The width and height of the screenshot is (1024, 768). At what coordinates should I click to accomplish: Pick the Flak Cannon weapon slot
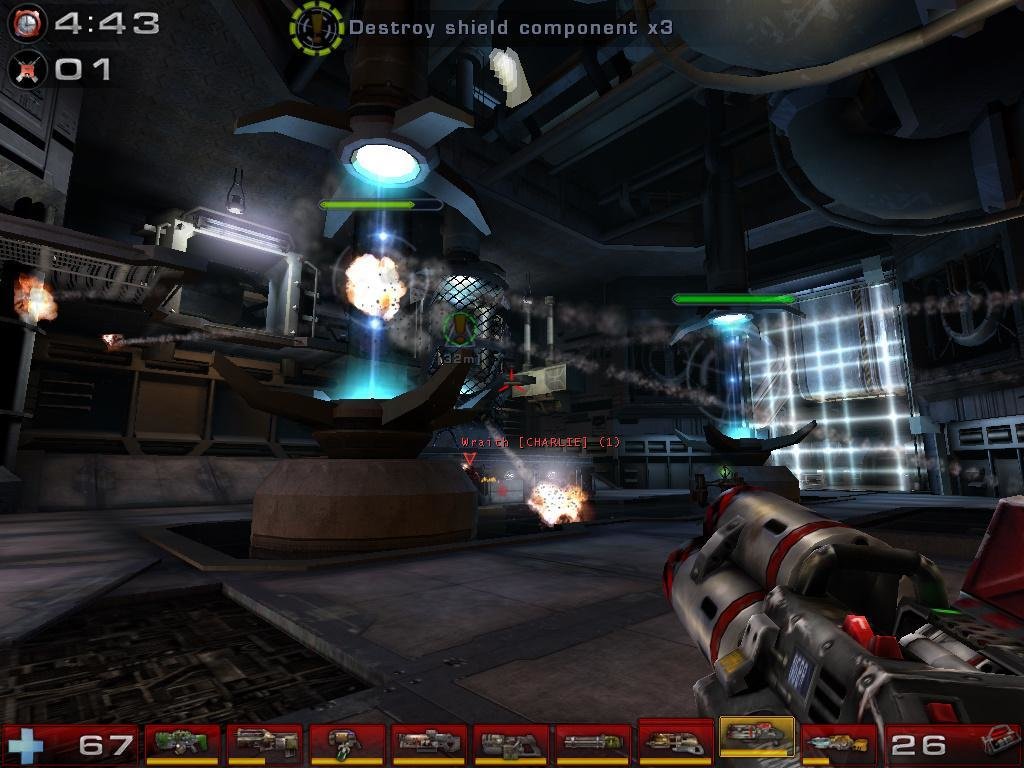click(674, 742)
